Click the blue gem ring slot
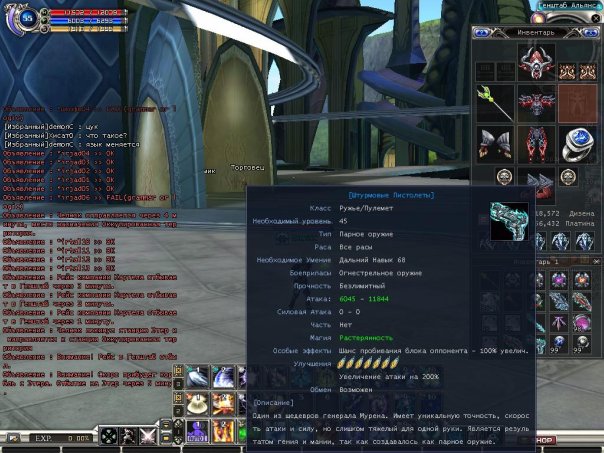Screen dimensions: 604x453 579,141
